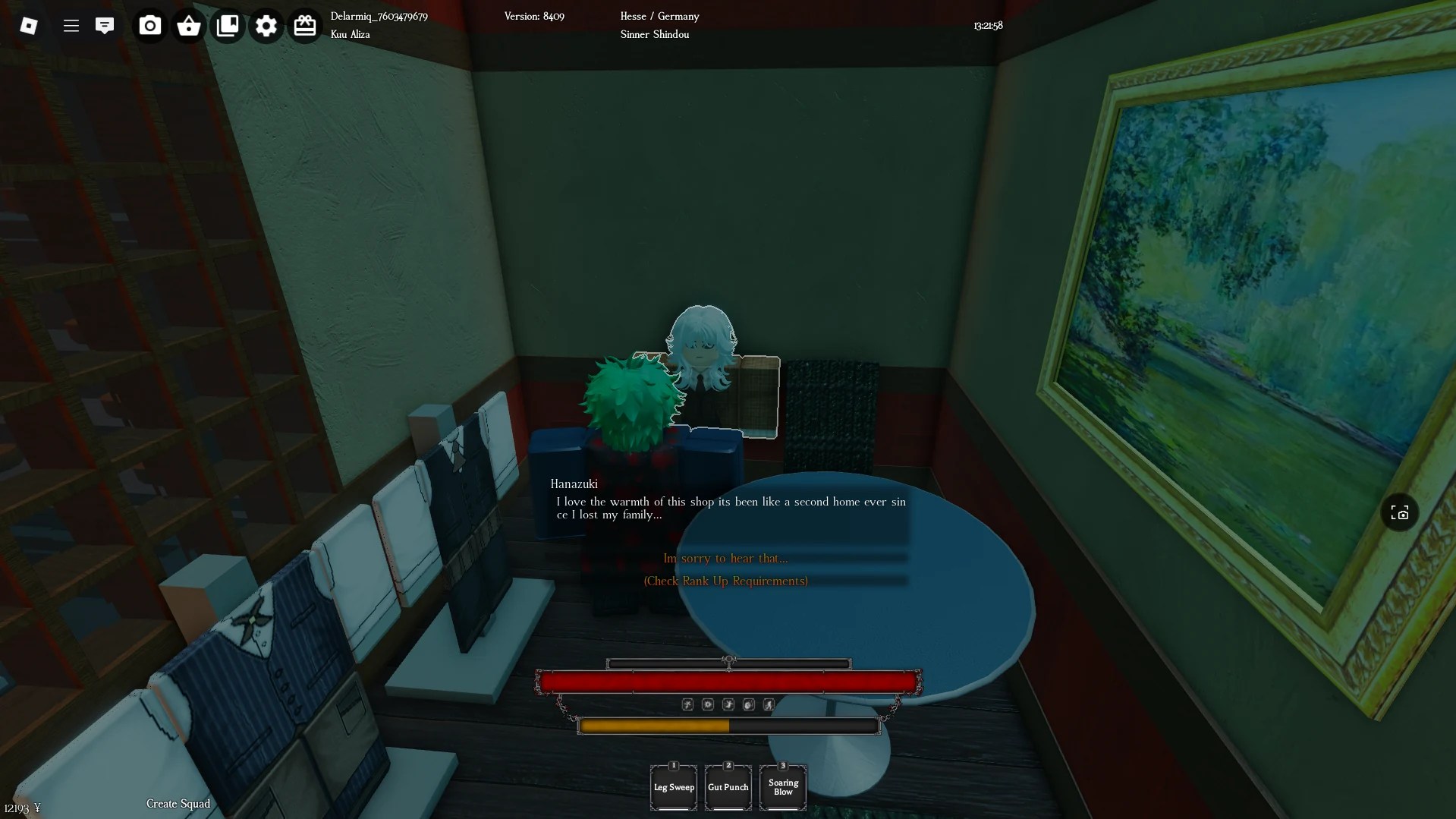Click the red health bar

pyautogui.click(x=728, y=682)
